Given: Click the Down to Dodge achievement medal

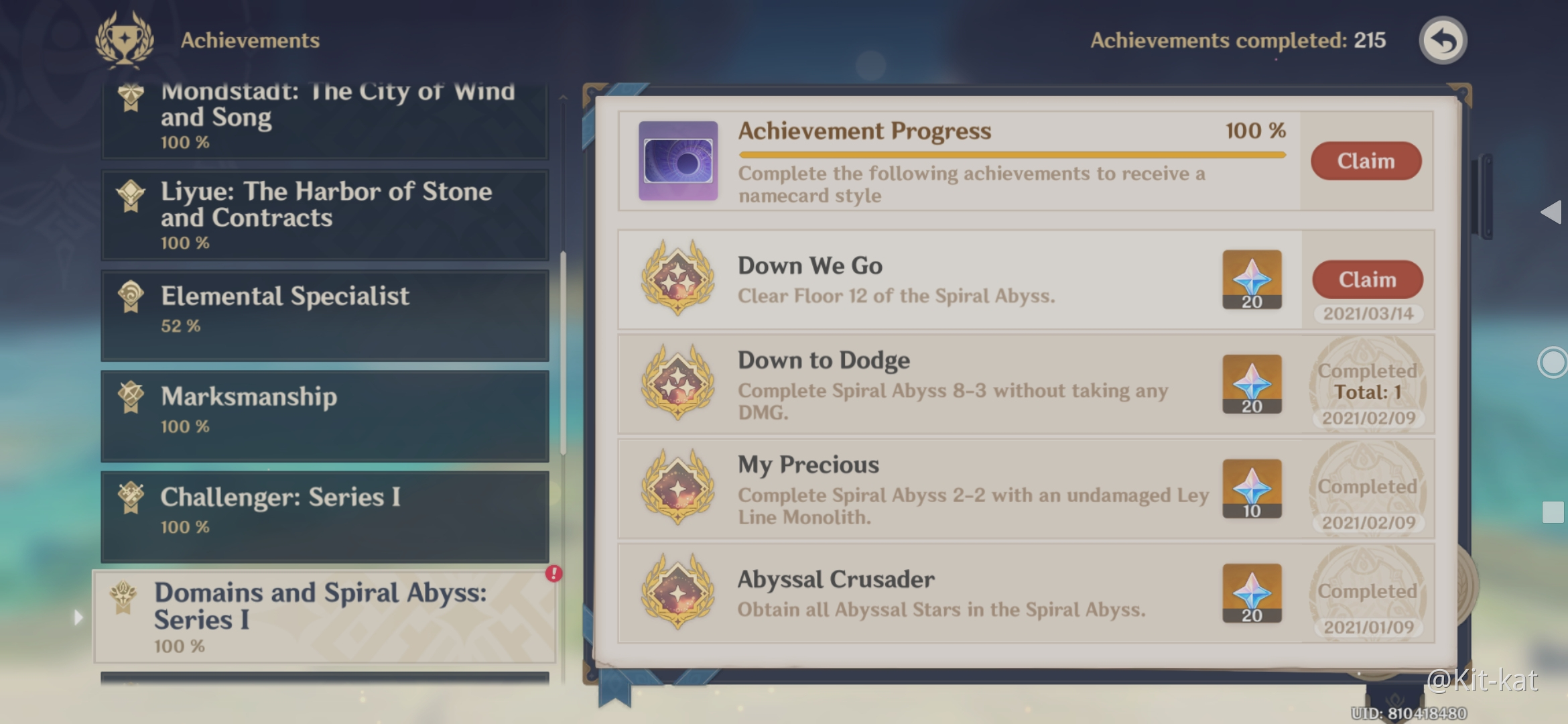Looking at the screenshot, I should coord(677,383).
